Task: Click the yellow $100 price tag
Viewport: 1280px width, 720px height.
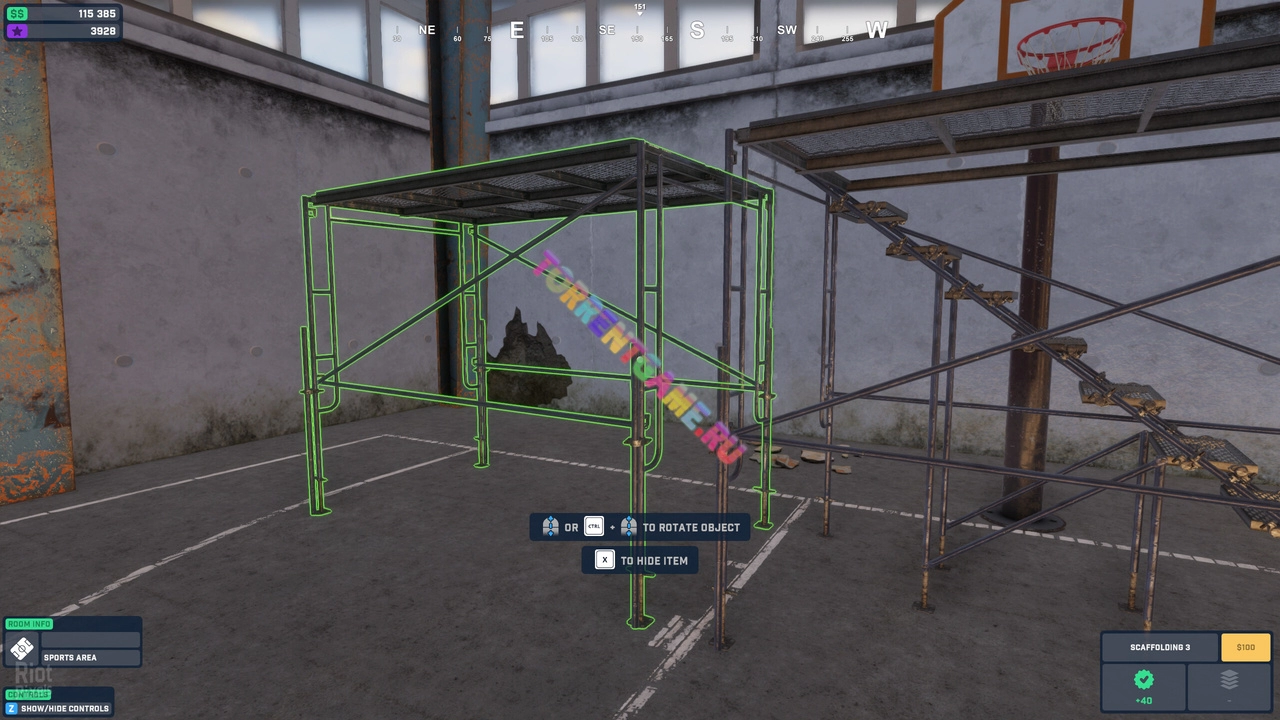Action: click(x=1245, y=647)
